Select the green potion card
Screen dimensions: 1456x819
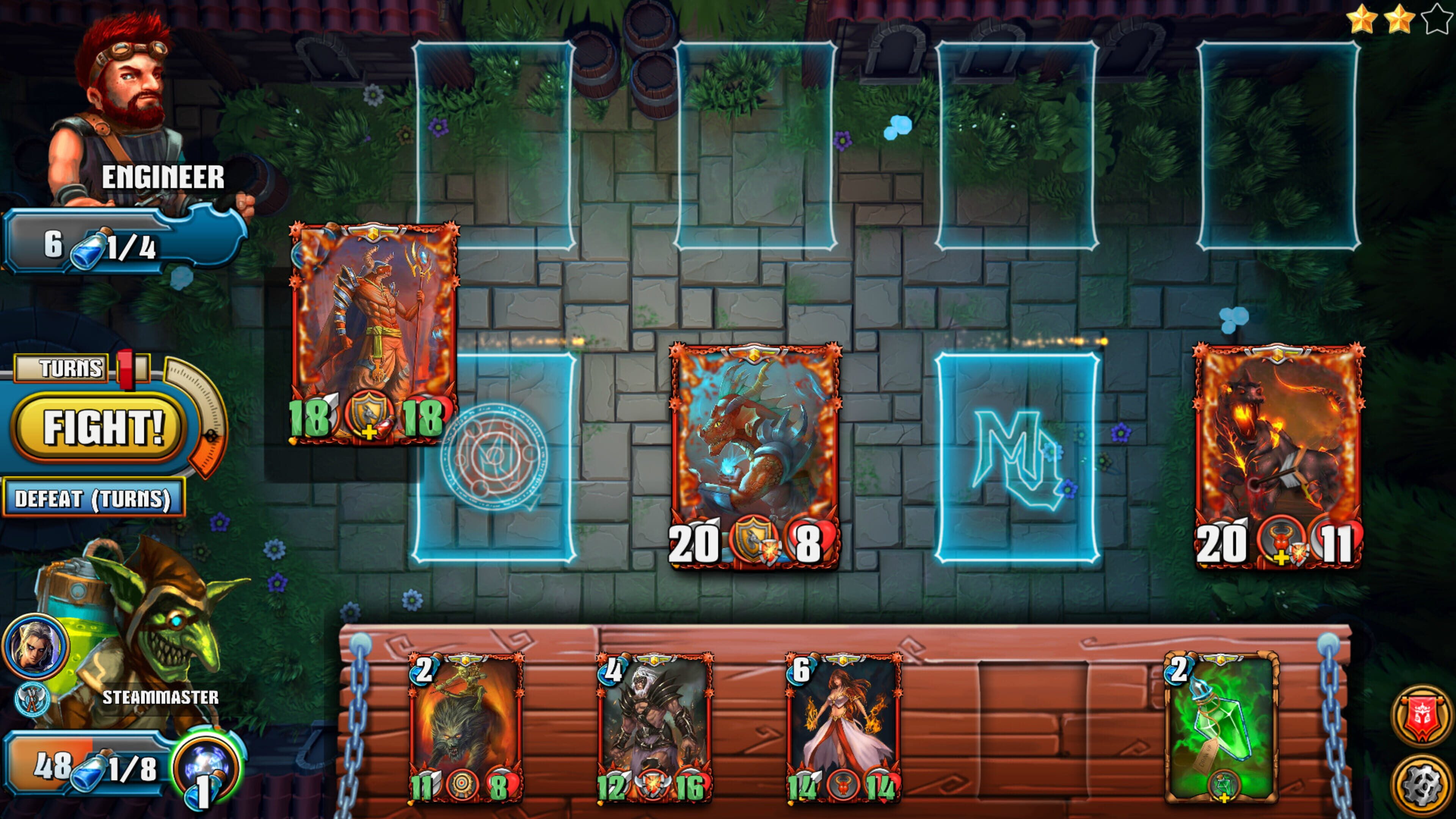click(1221, 728)
